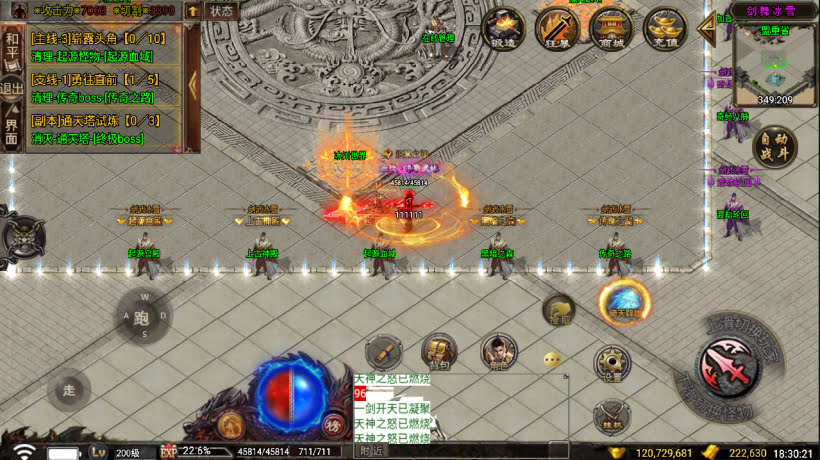
Task: Open the 锻造 forging menu
Action: (504, 28)
